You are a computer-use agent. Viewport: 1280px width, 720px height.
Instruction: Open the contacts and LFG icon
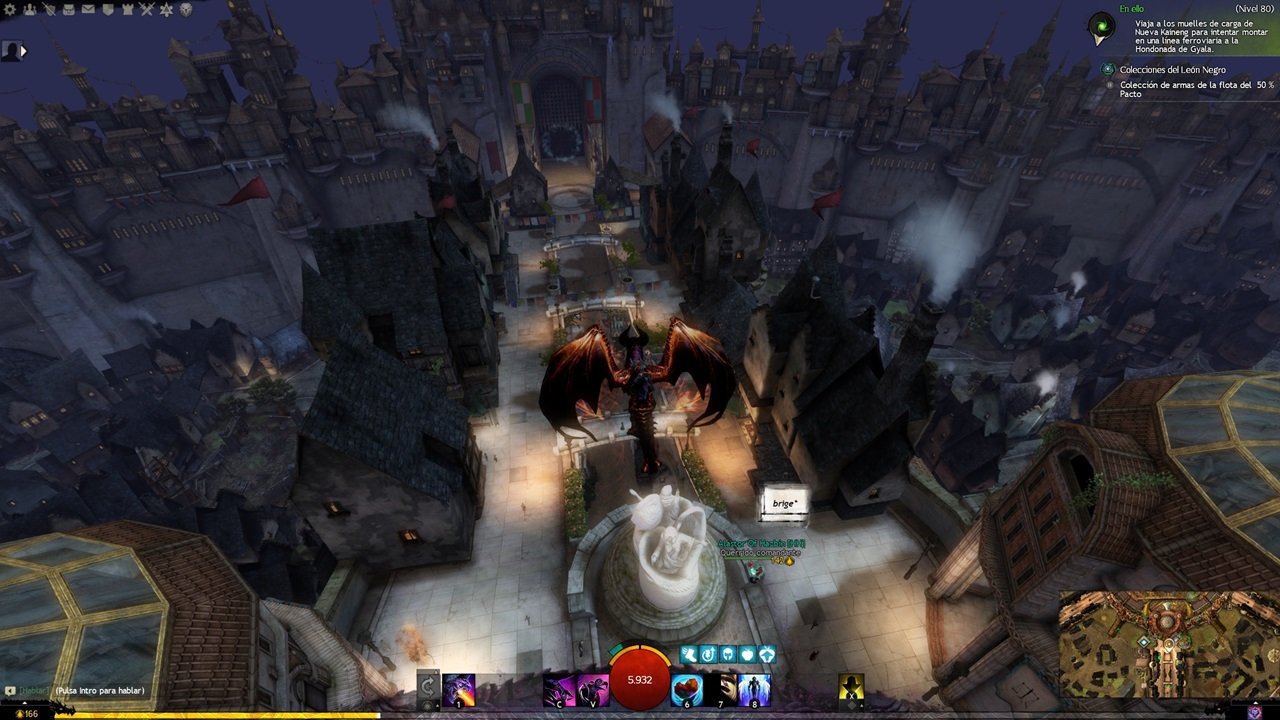pyautogui.click(x=30, y=9)
